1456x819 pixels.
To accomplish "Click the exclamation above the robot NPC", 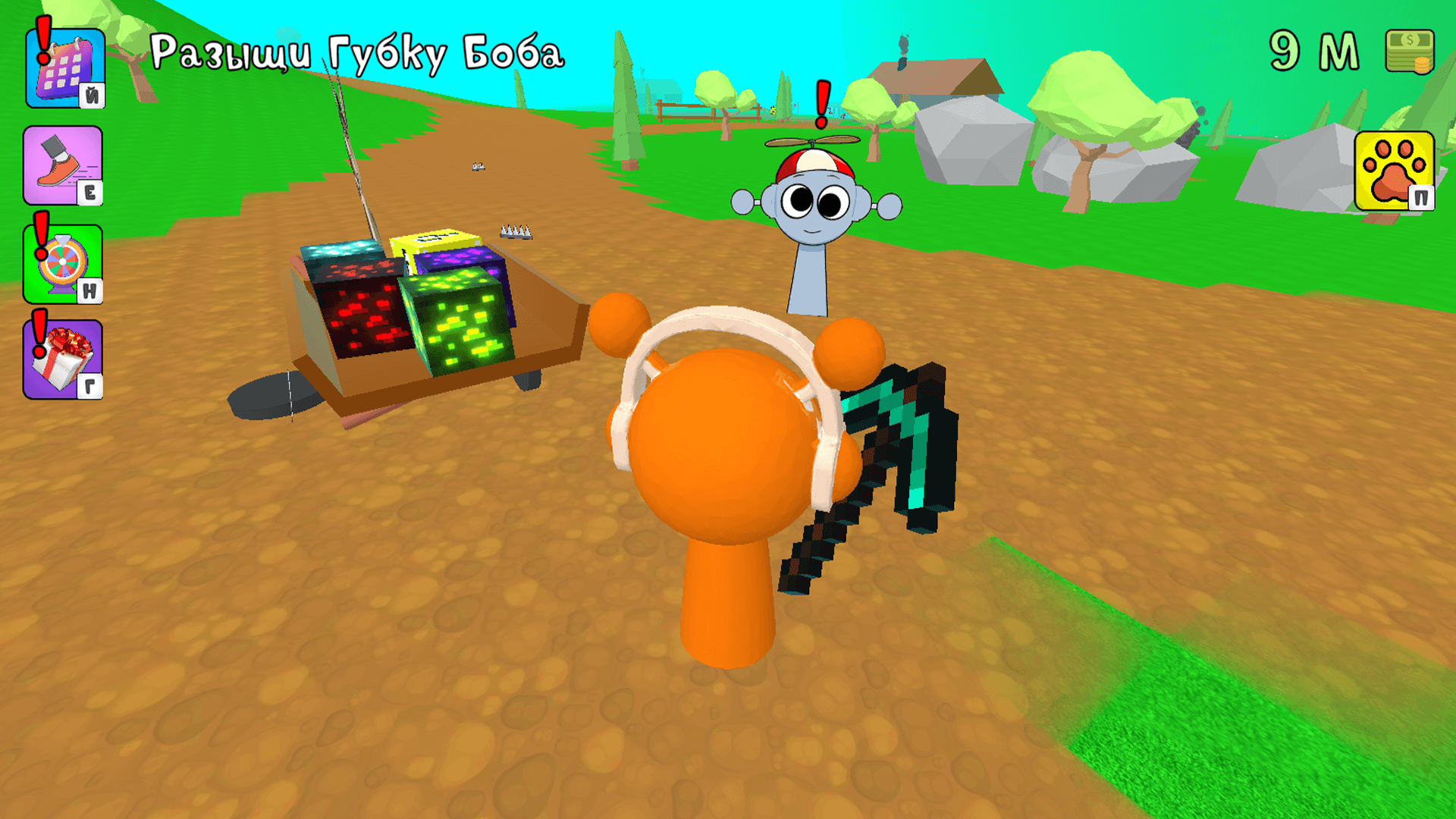I will point(821,102).
